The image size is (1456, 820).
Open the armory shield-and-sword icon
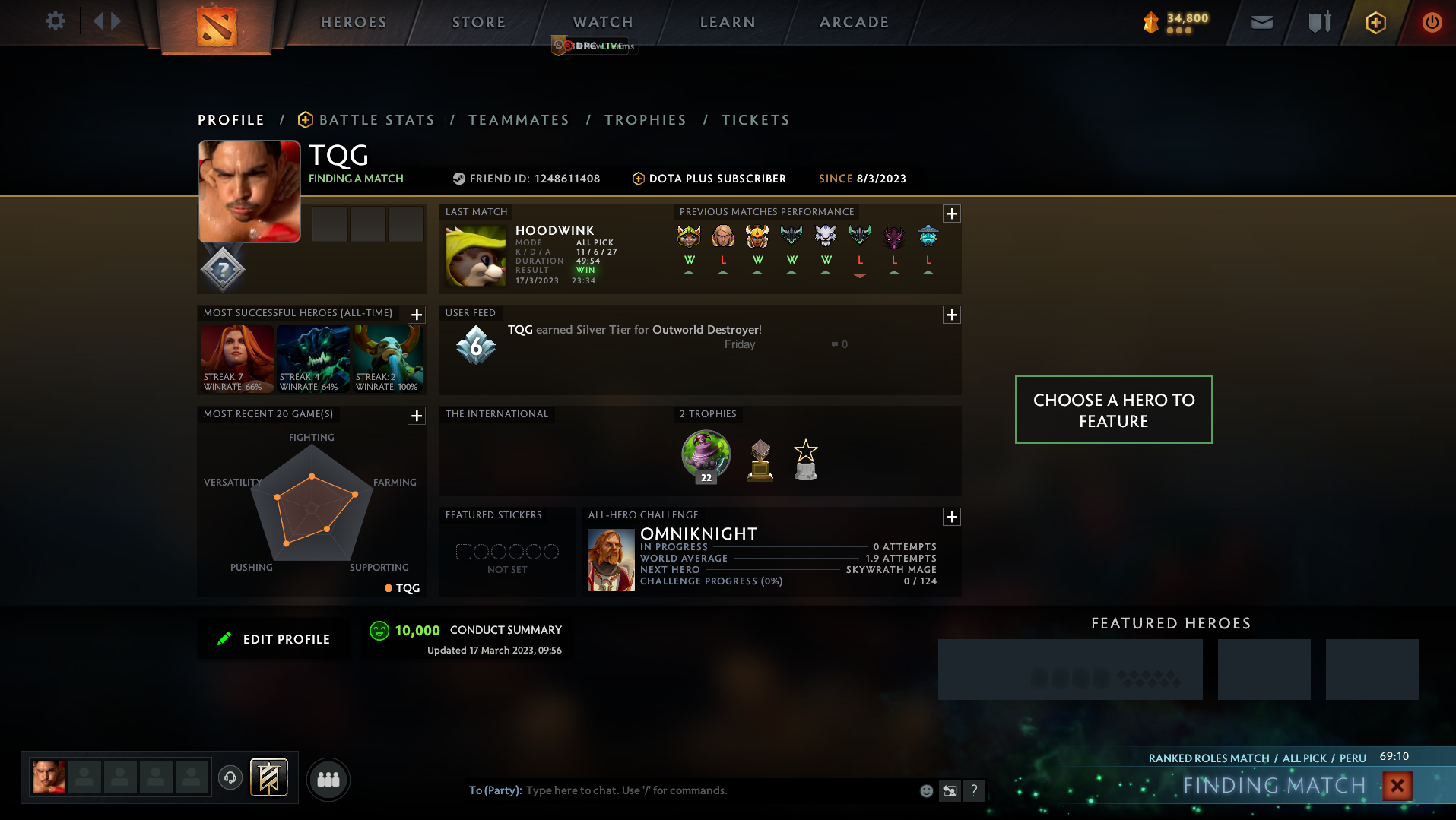[x=1318, y=22]
